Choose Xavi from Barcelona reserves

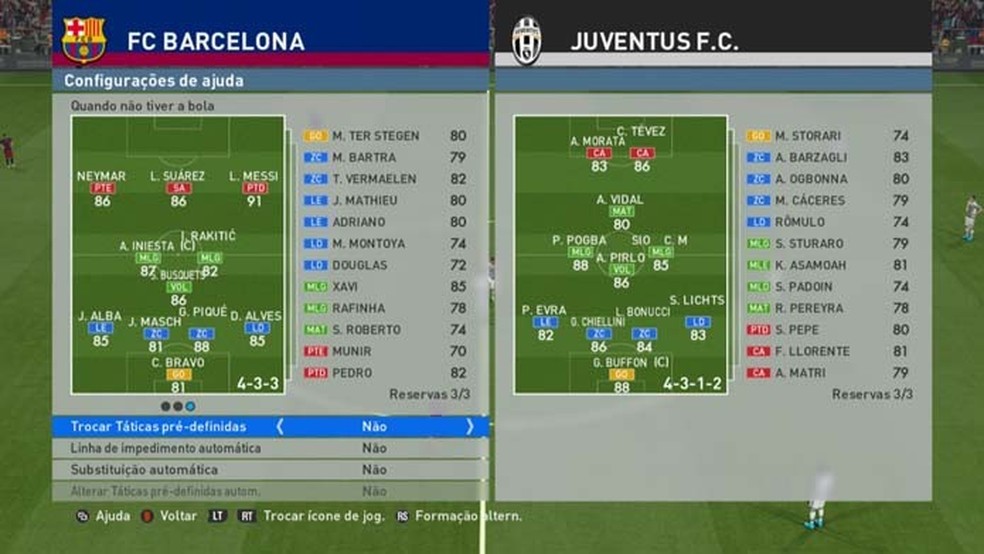pos(345,286)
